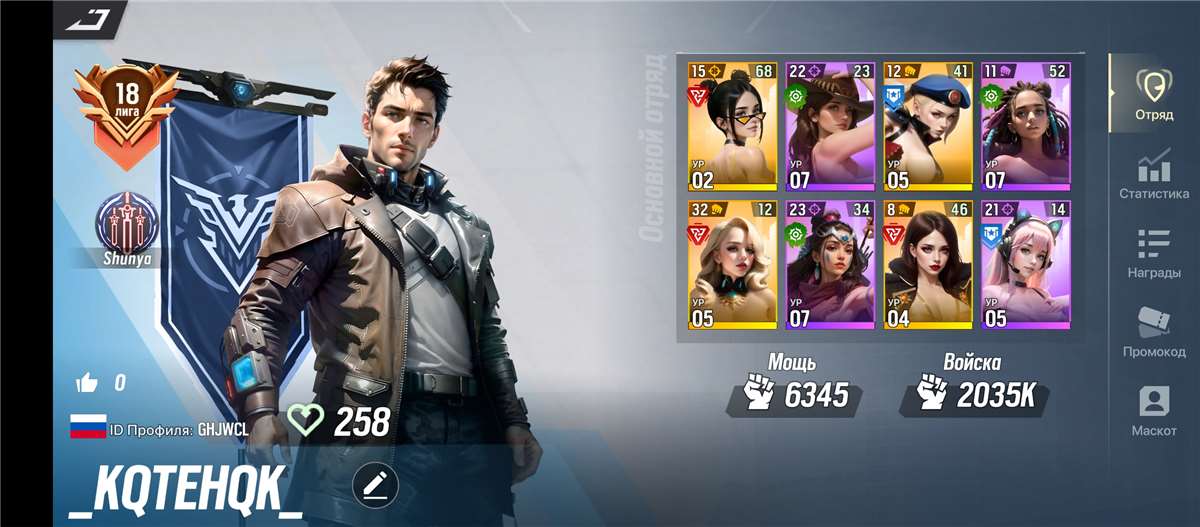This screenshot has width=1200, height=527.
Task: Open the Статистика tab
Action: click(1153, 174)
